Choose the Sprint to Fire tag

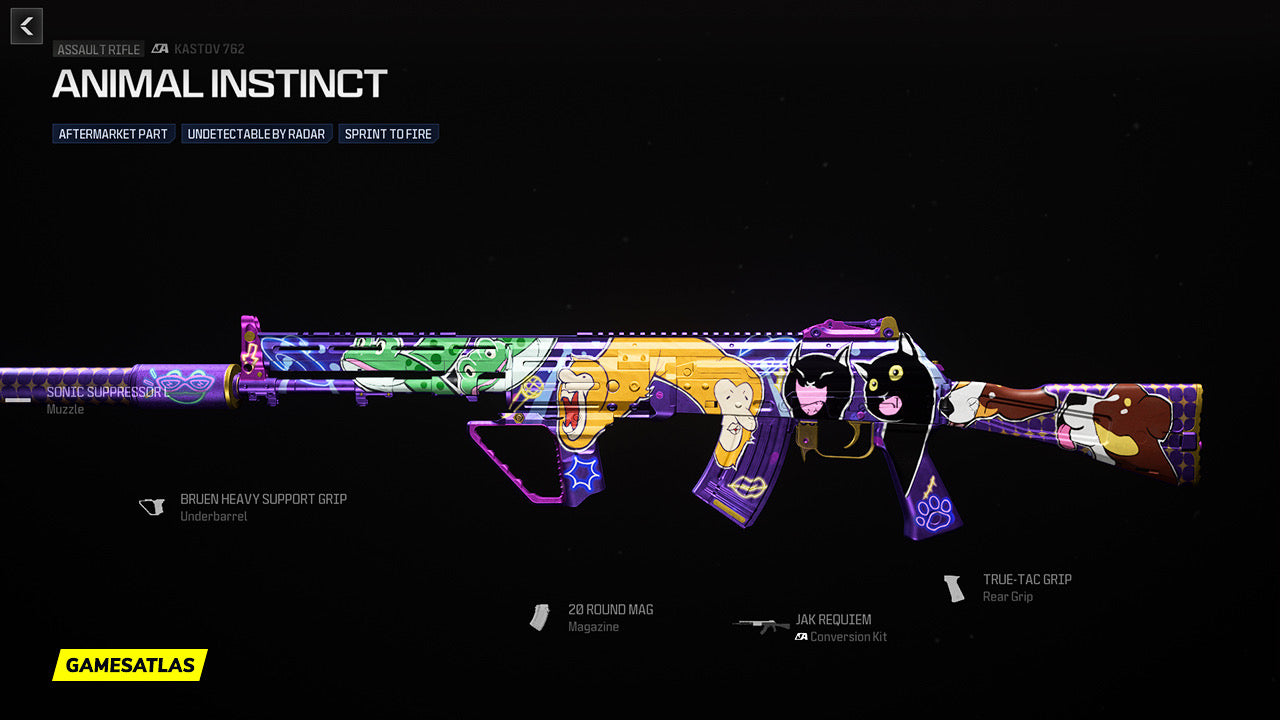tap(388, 134)
